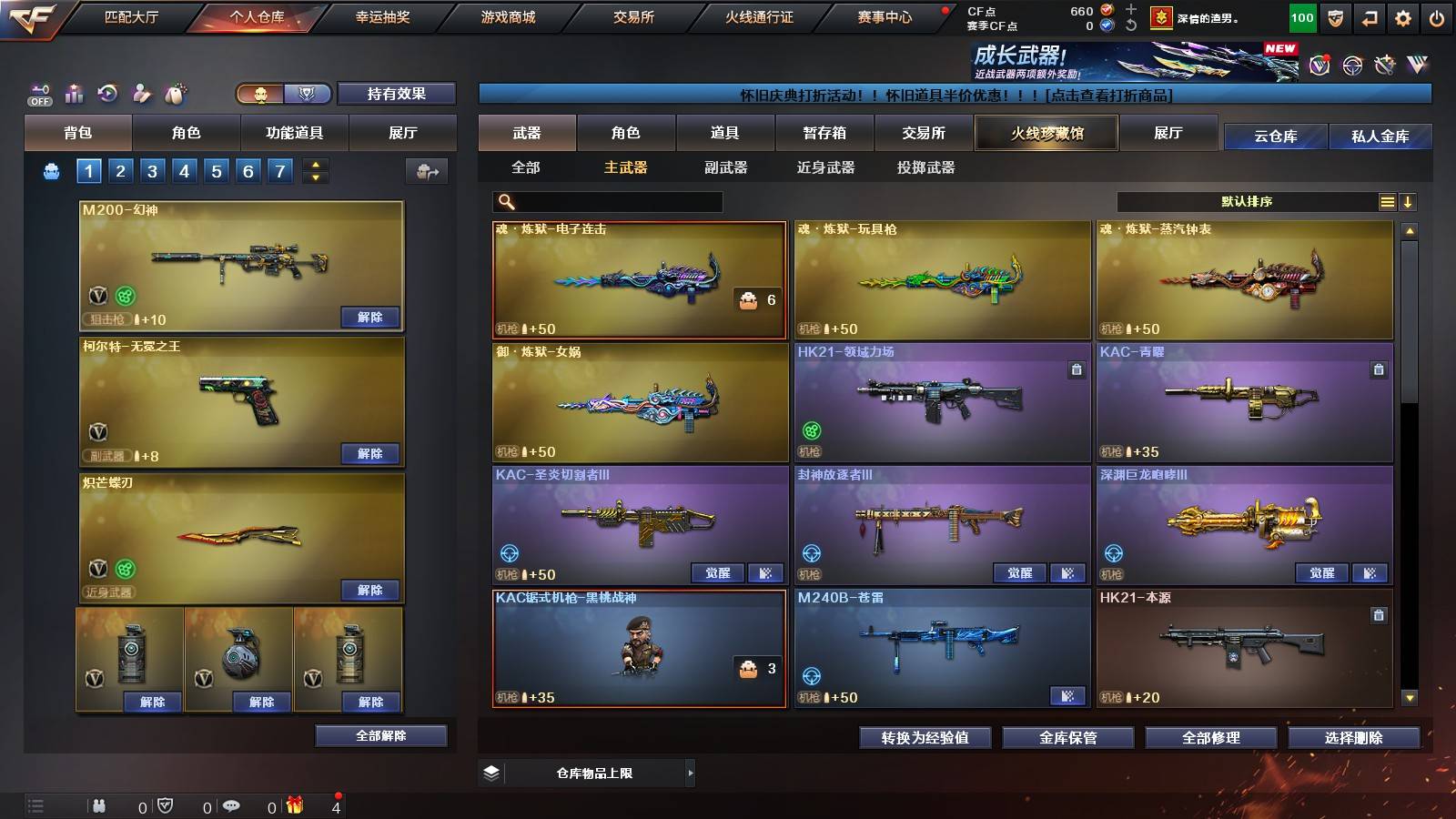Click the friends icon in the bottom status bar
Viewport: 1456px width, 819px height.
pos(100,806)
